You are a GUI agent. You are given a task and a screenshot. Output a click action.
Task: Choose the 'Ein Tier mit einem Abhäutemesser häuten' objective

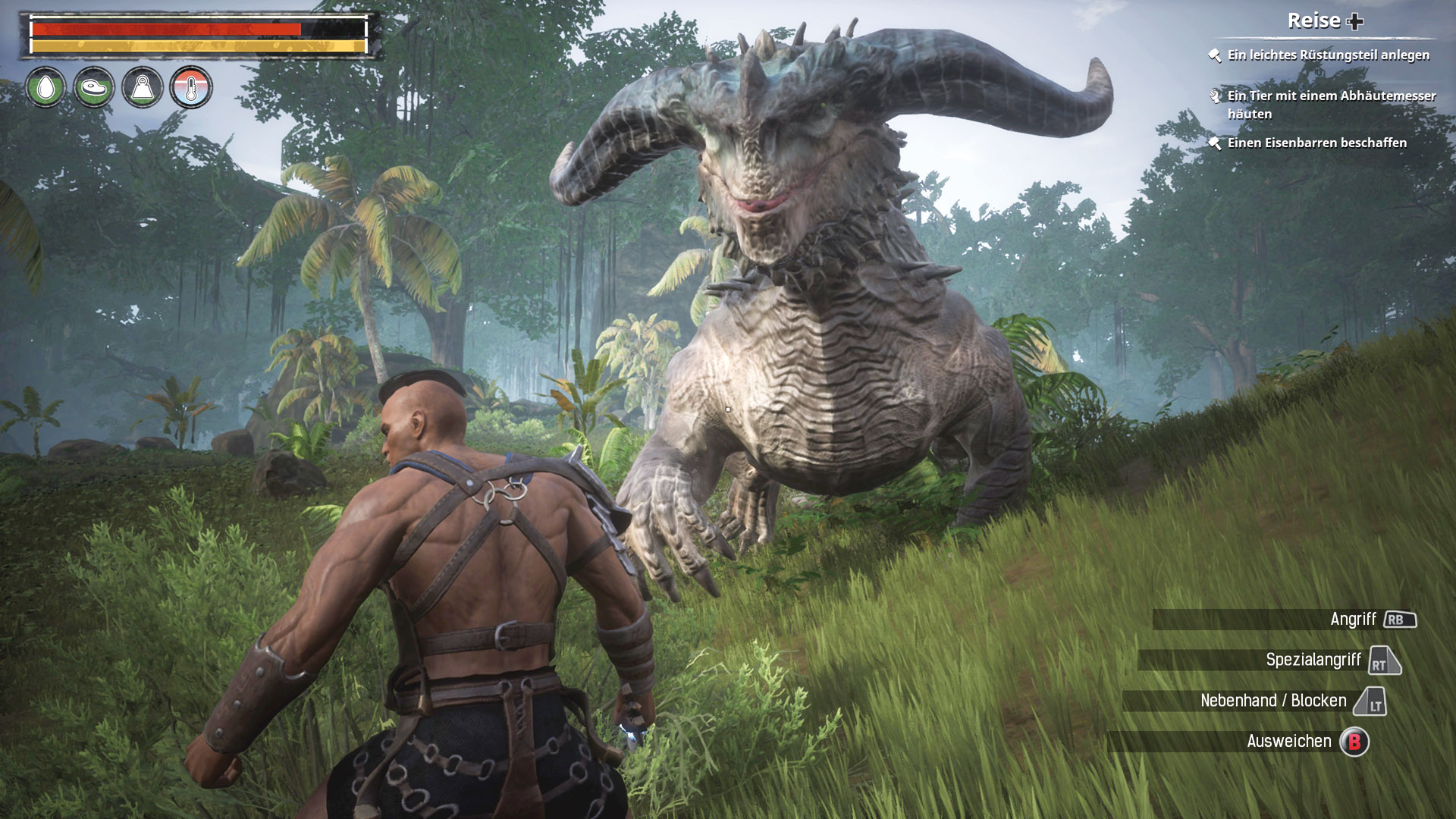coord(1331,105)
